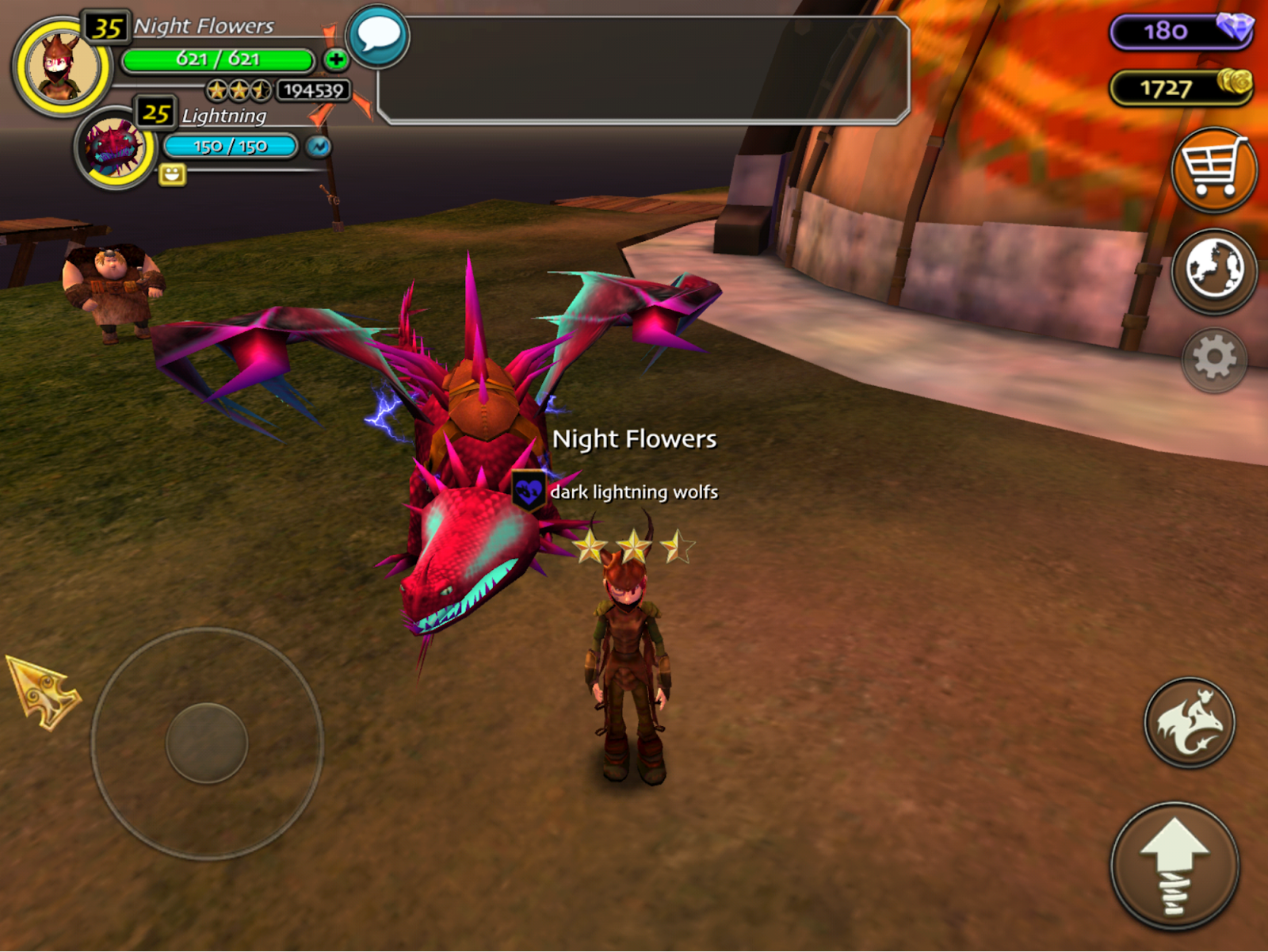Open the gear settings menu

[x=1213, y=359]
